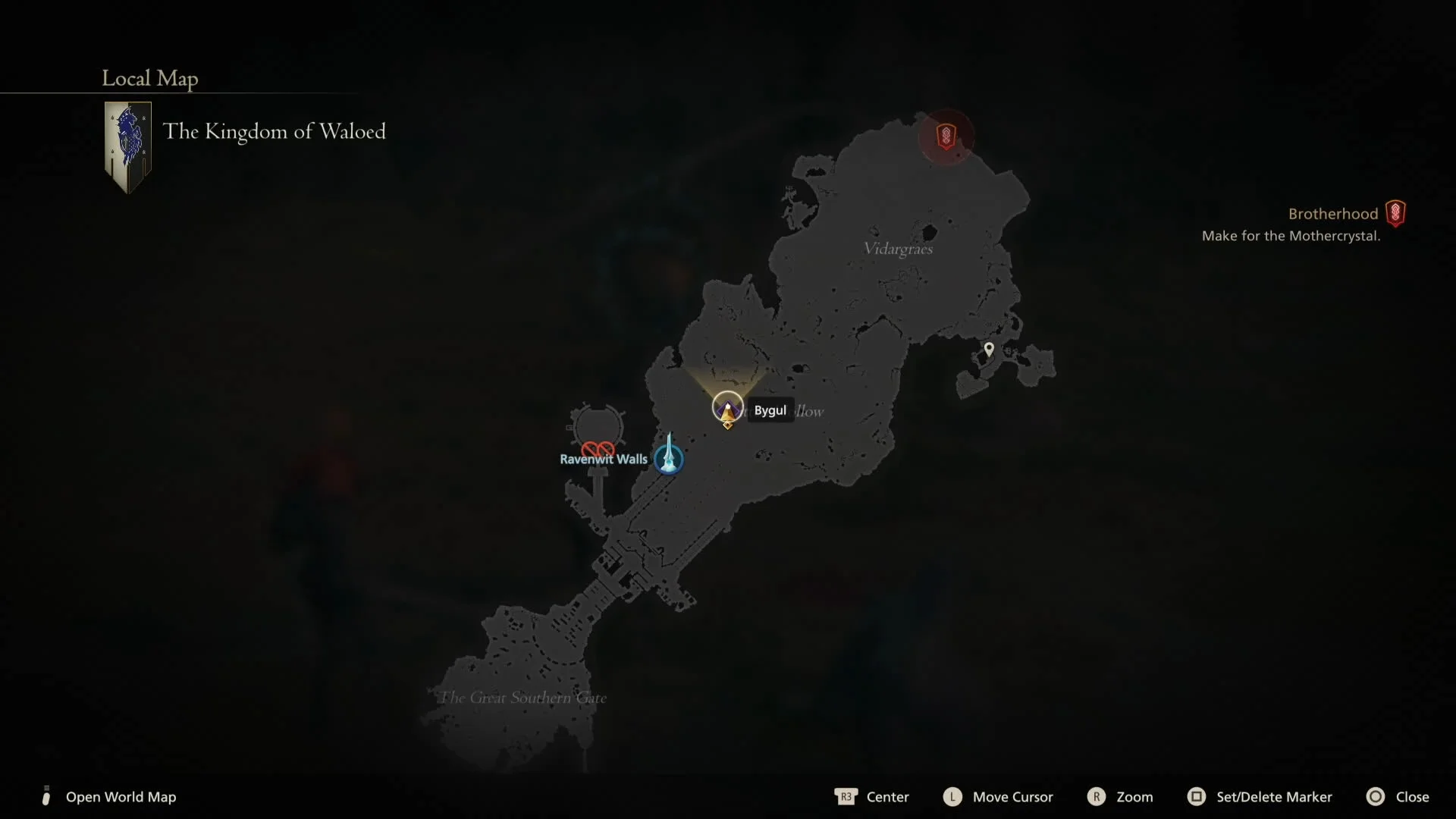This screenshot has height=819, width=1456.
Task: Expand the Brotherhood quest objective text
Action: coord(1292,236)
